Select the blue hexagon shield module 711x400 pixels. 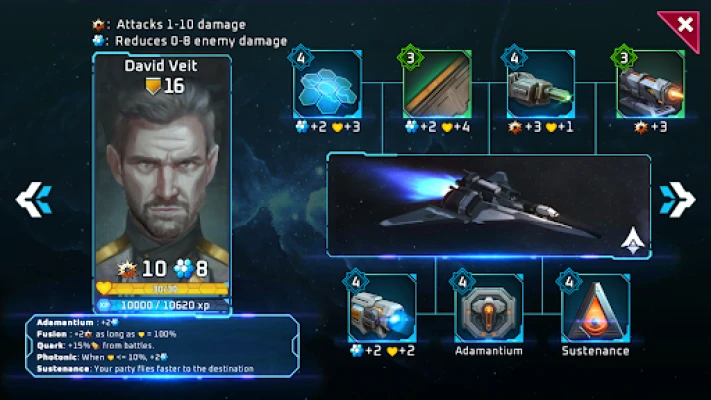click(328, 86)
